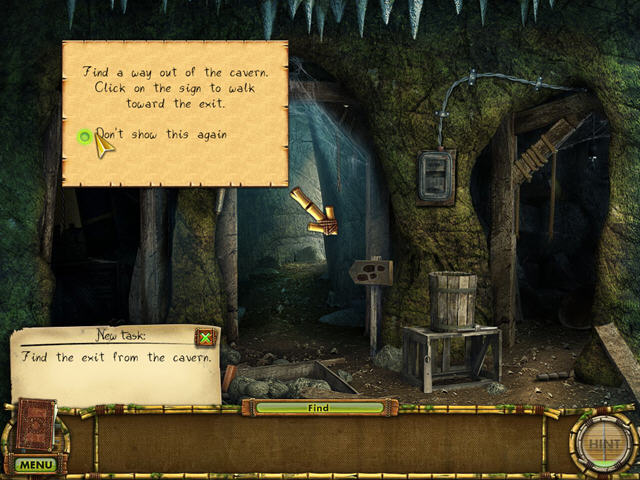
Task: Follow the wooden arrow sign toward the exit
Action: coord(371,270)
